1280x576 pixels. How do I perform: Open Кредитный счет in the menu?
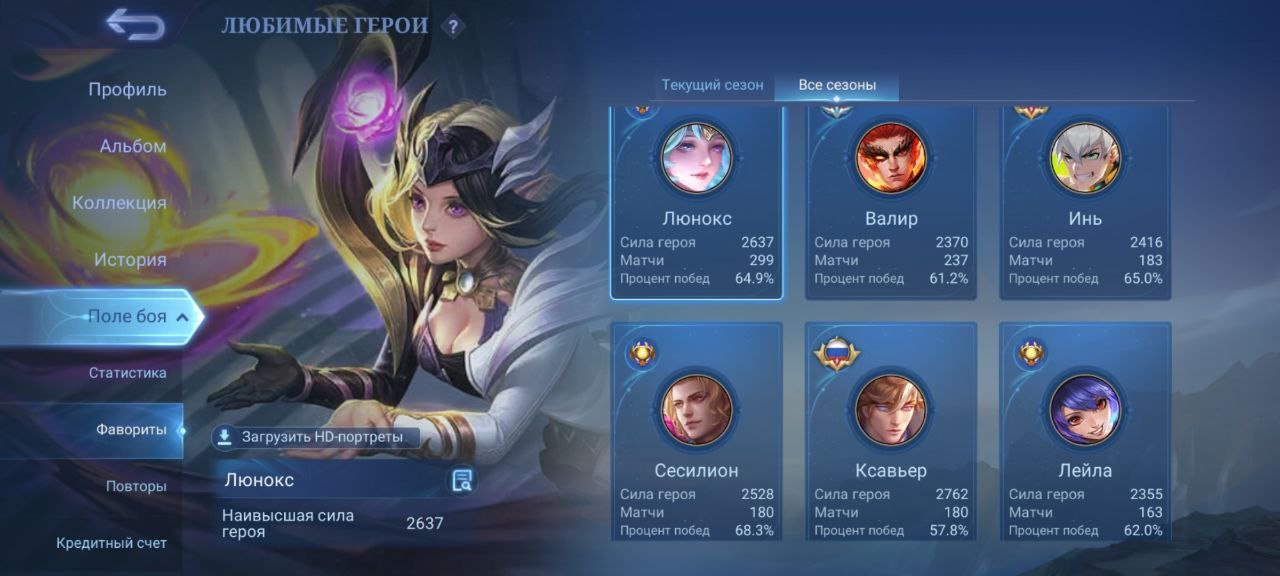pos(111,543)
